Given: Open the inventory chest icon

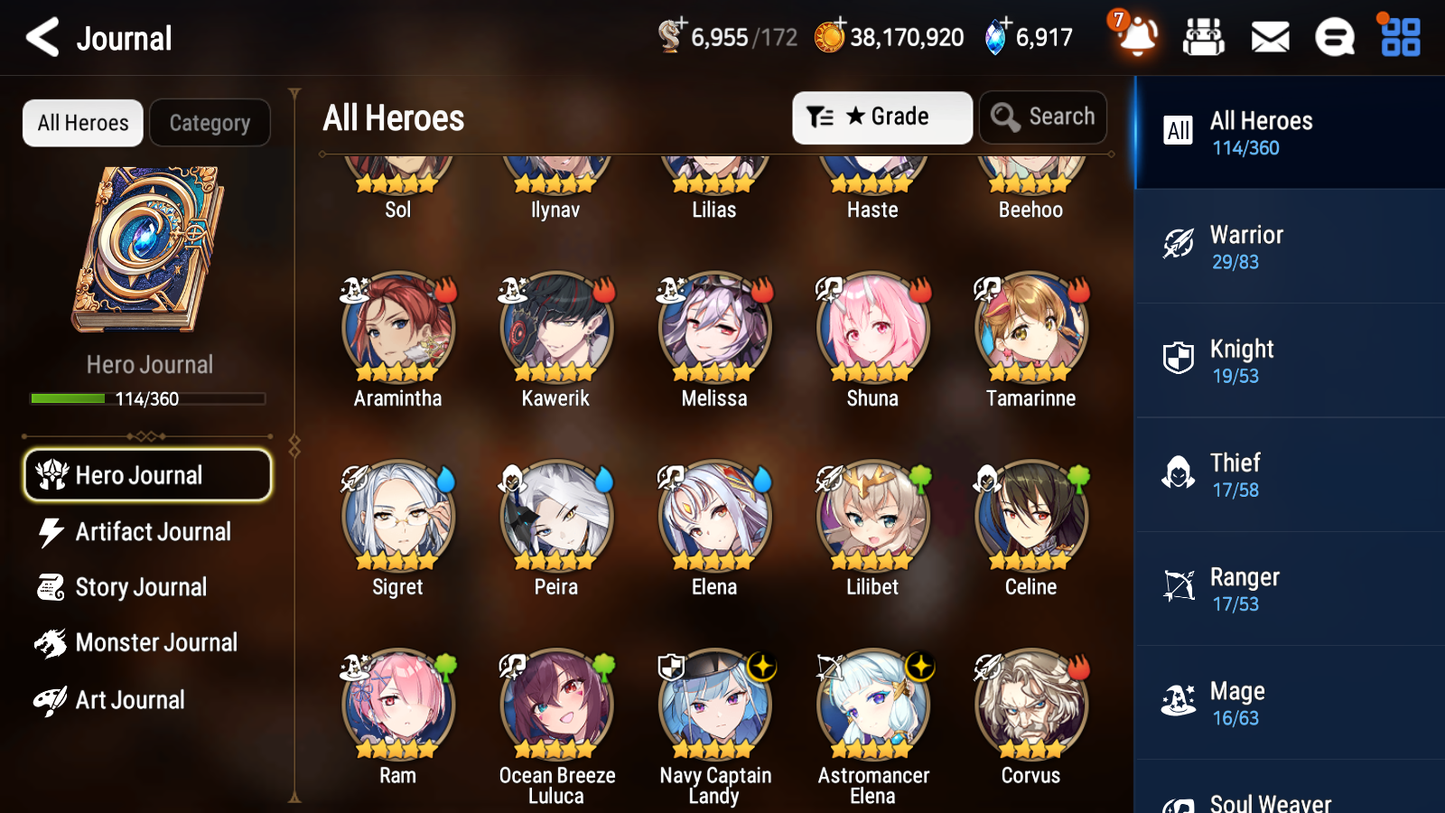Looking at the screenshot, I should [x=1203, y=36].
